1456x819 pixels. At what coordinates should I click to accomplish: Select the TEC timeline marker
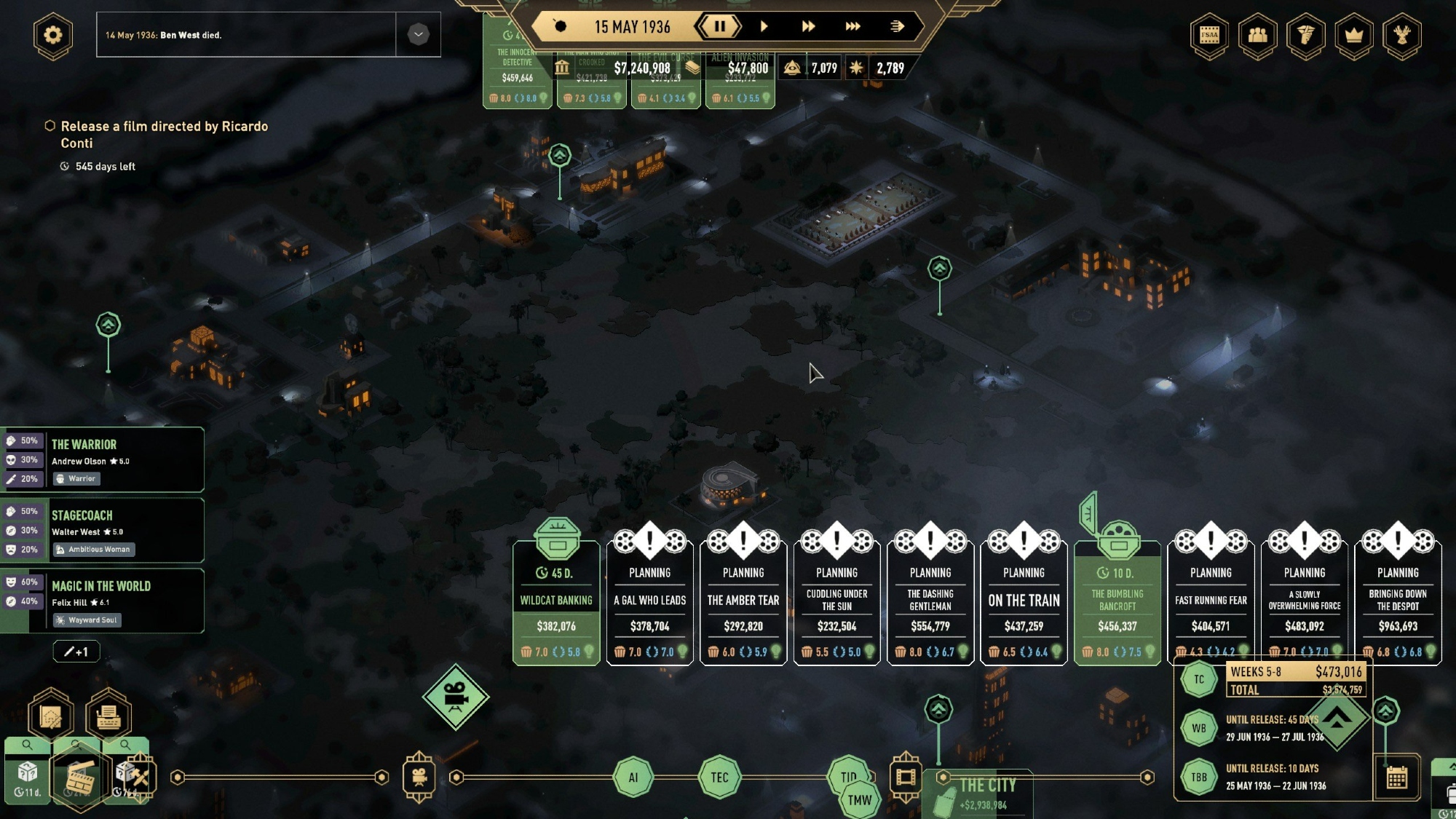[719, 778]
